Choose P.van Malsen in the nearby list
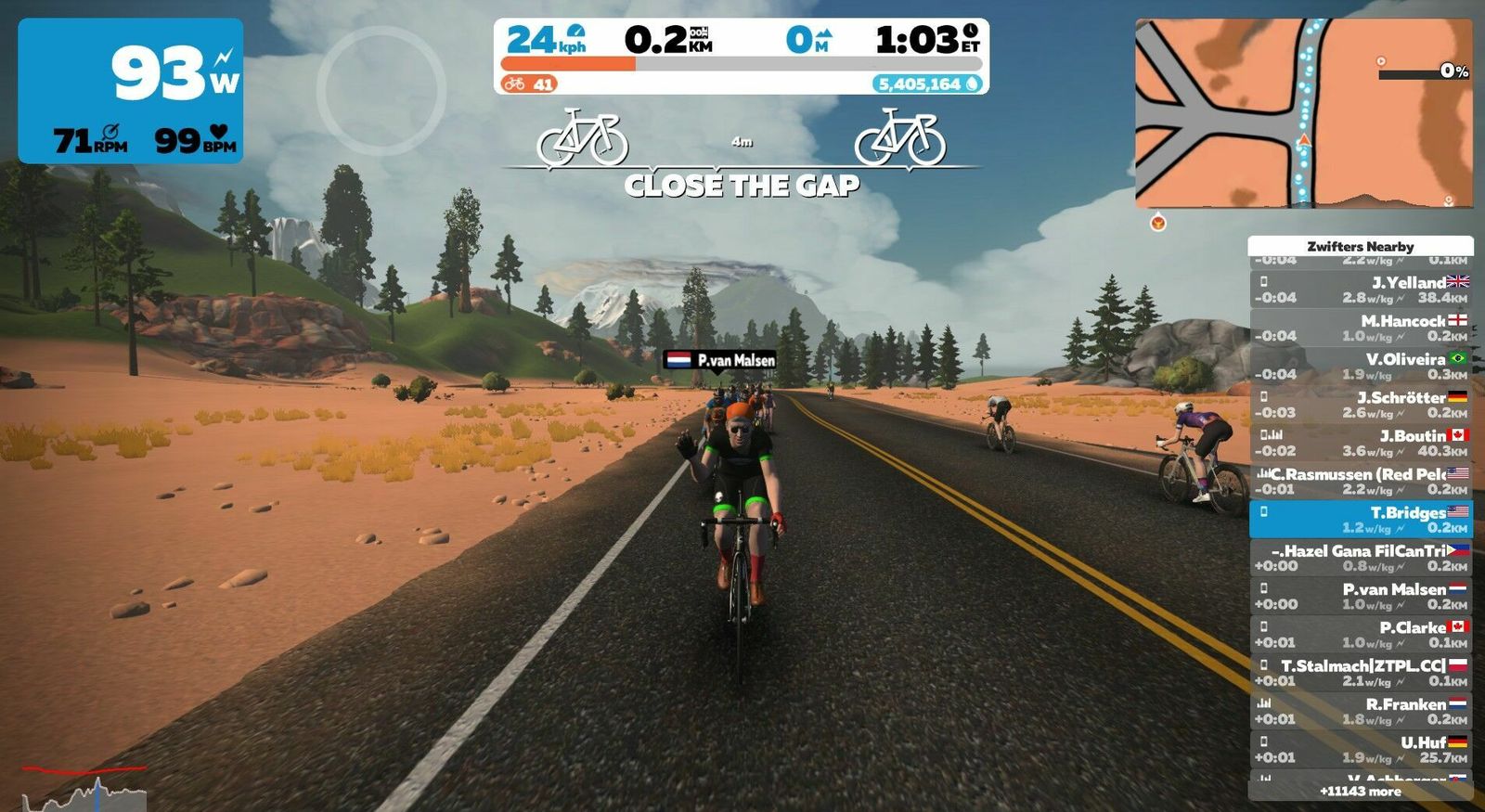This screenshot has width=1485, height=812. (1361, 596)
